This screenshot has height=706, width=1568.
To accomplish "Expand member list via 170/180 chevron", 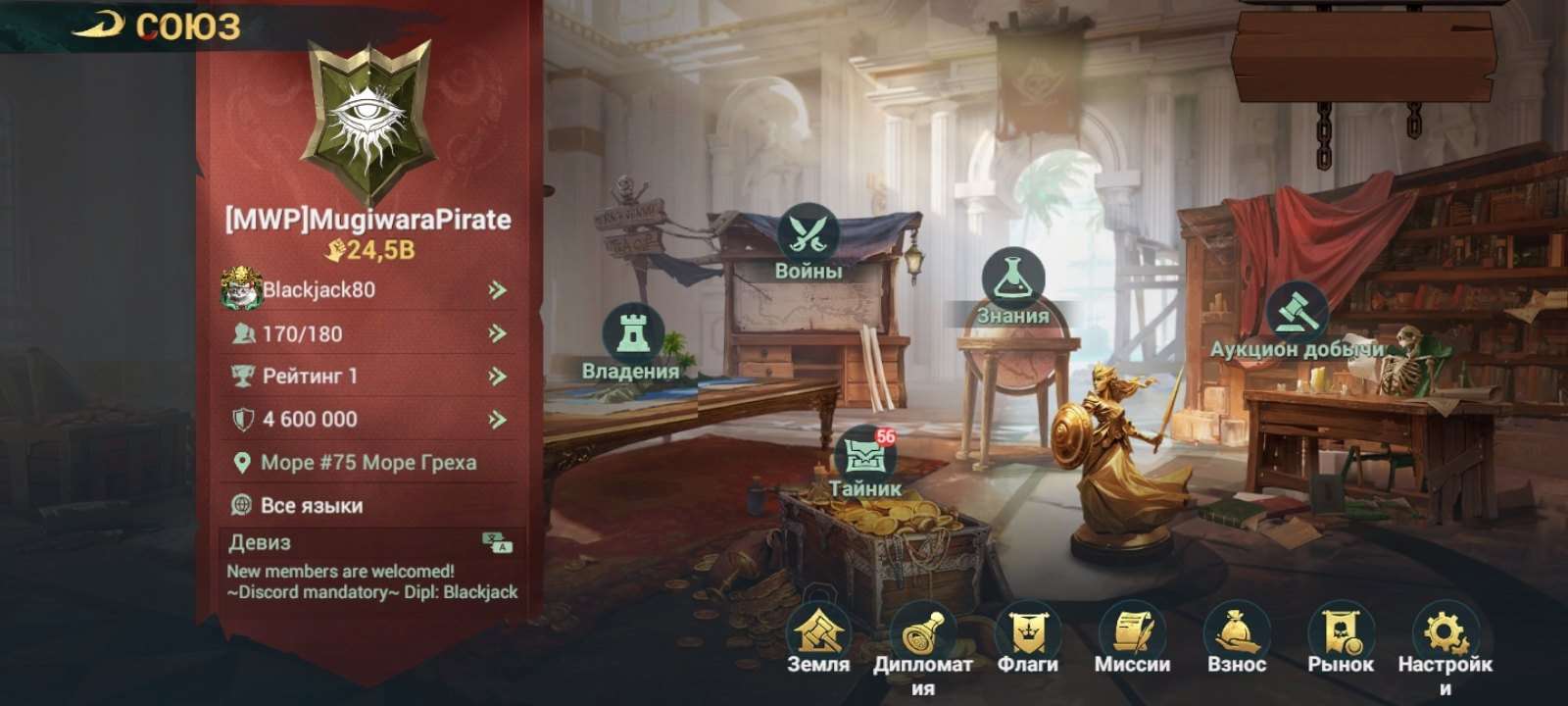I will [x=496, y=334].
